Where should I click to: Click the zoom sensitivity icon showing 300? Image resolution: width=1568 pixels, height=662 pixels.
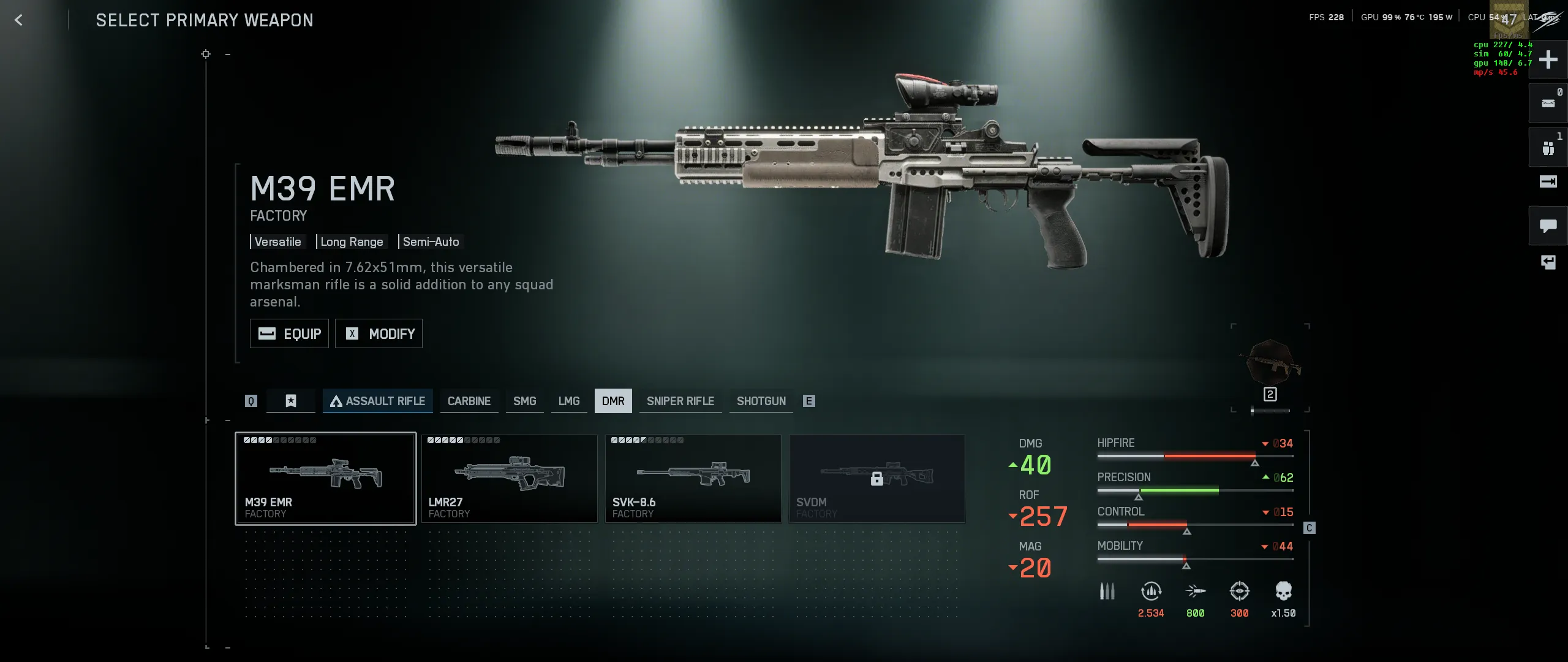click(x=1239, y=590)
